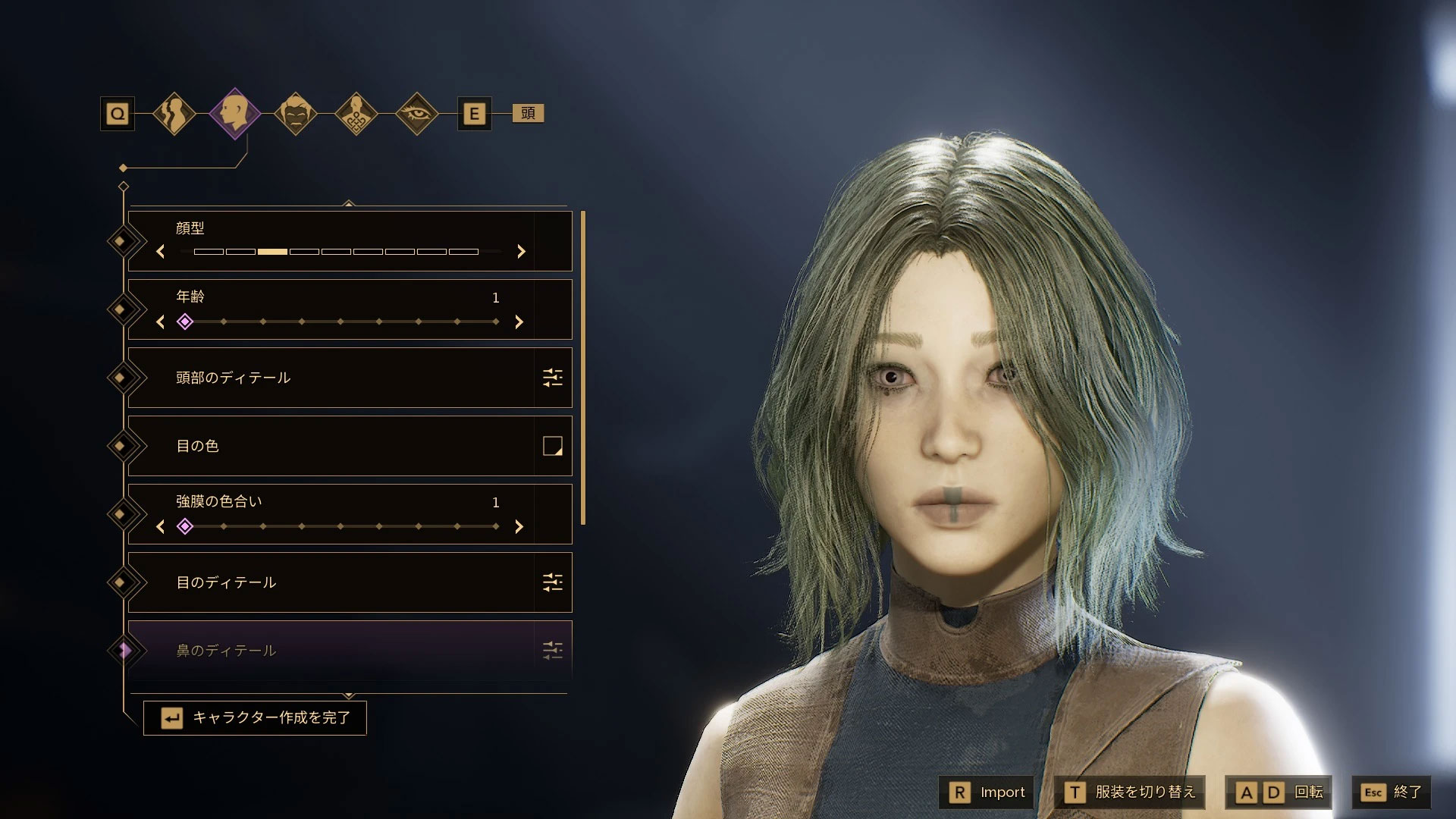Switch to the knot pattern tab
1456x819 pixels.
pos(356,114)
